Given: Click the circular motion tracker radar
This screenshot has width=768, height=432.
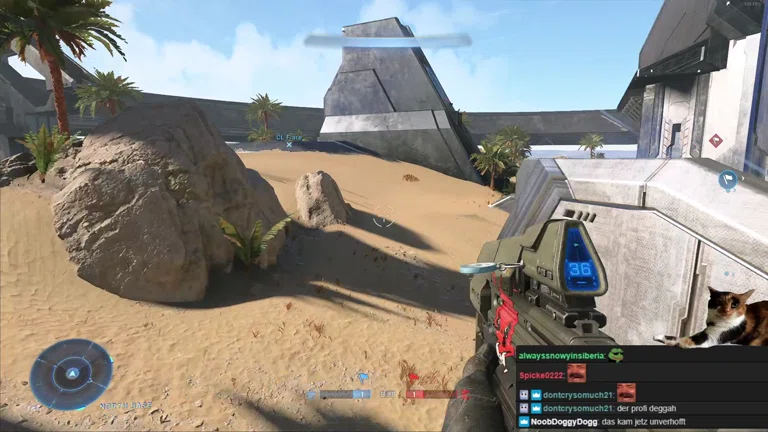Looking at the screenshot, I should click(x=70, y=374).
